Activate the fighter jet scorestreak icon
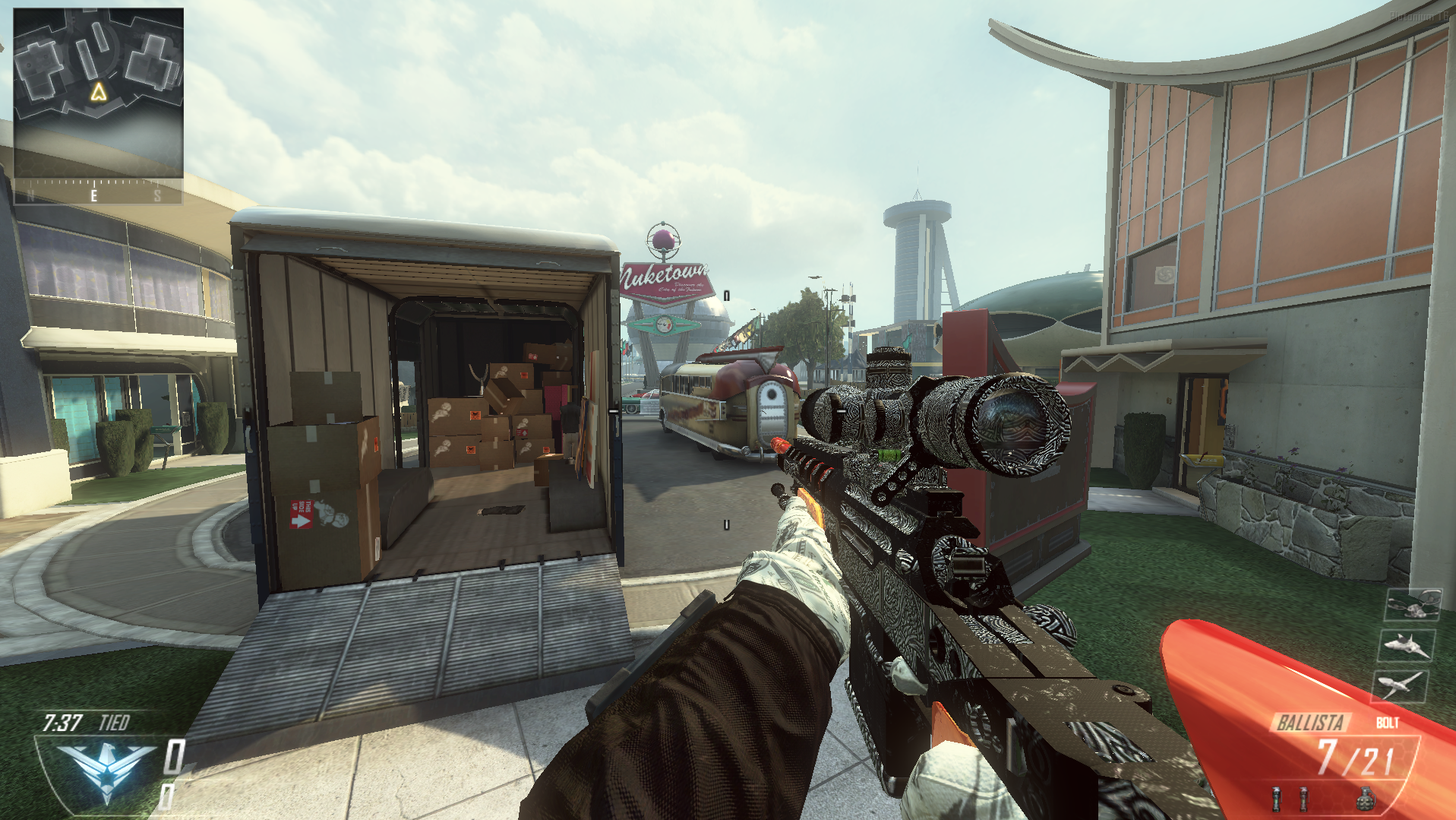The width and height of the screenshot is (1456, 820). pos(1406,645)
